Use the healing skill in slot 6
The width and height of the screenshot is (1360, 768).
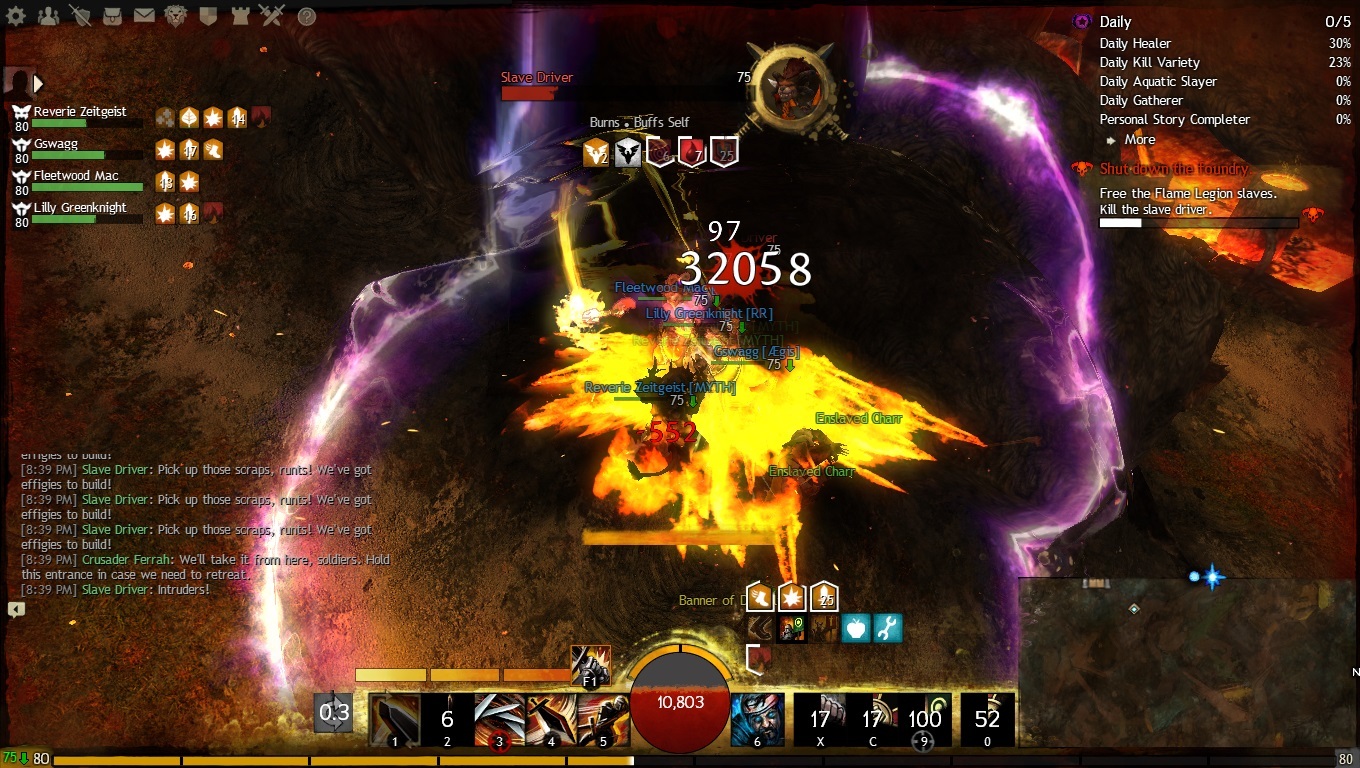click(x=757, y=719)
